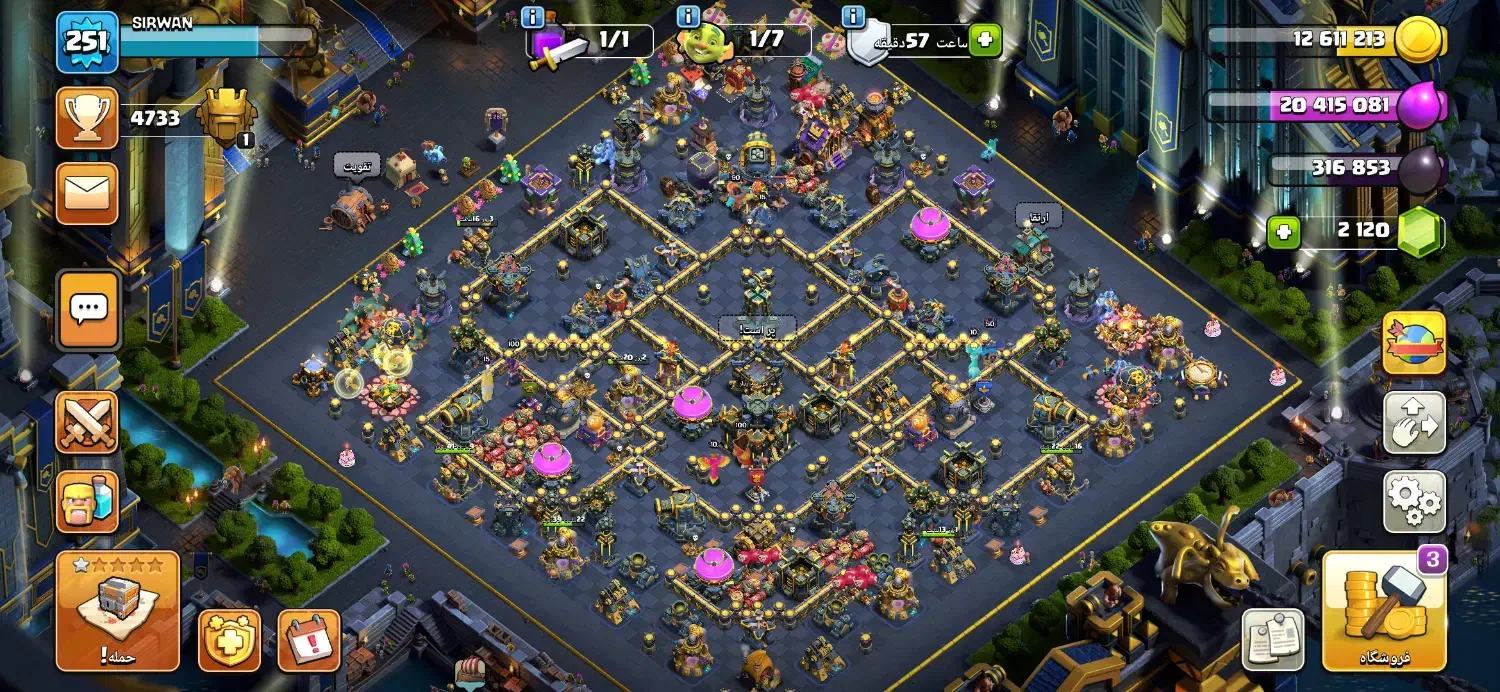This screenshot has height=692, width=1500.
Task: Start an attack with the حمله button
Action: pyautogui.click(x=118, y=611)
